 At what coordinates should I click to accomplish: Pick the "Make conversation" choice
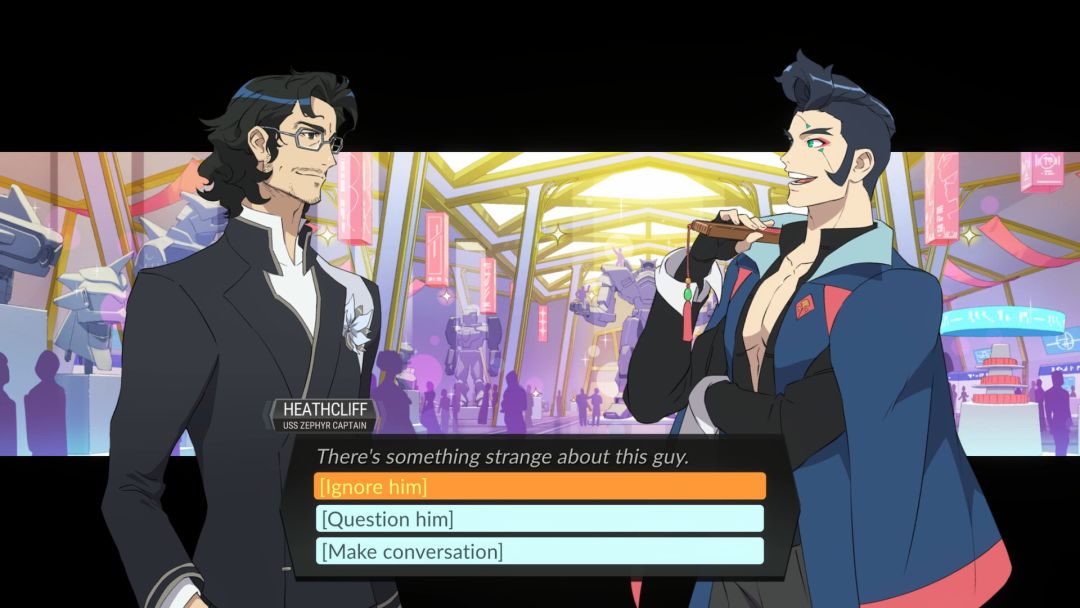540,551
